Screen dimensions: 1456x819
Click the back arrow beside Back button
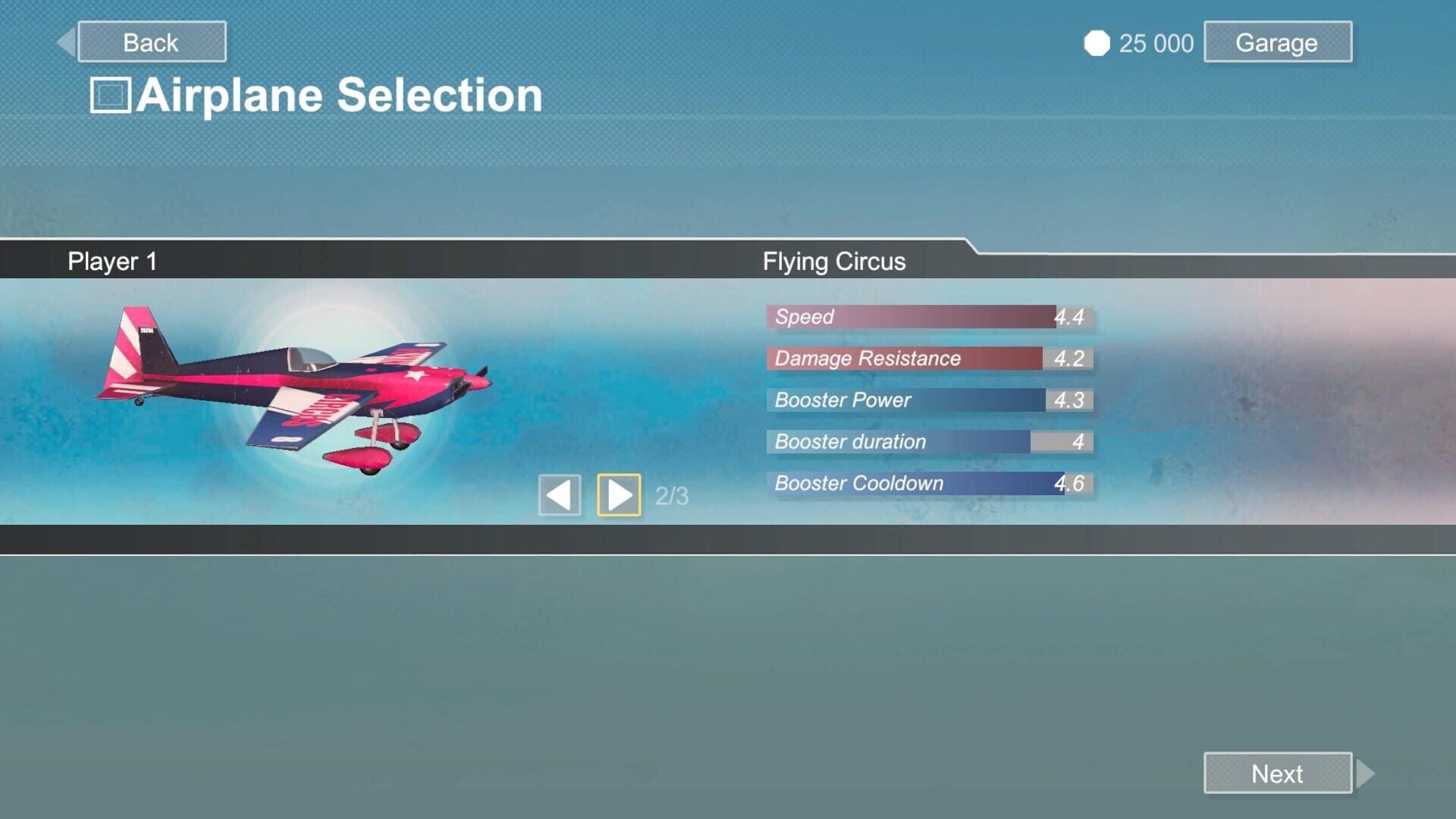pos(67,41)
